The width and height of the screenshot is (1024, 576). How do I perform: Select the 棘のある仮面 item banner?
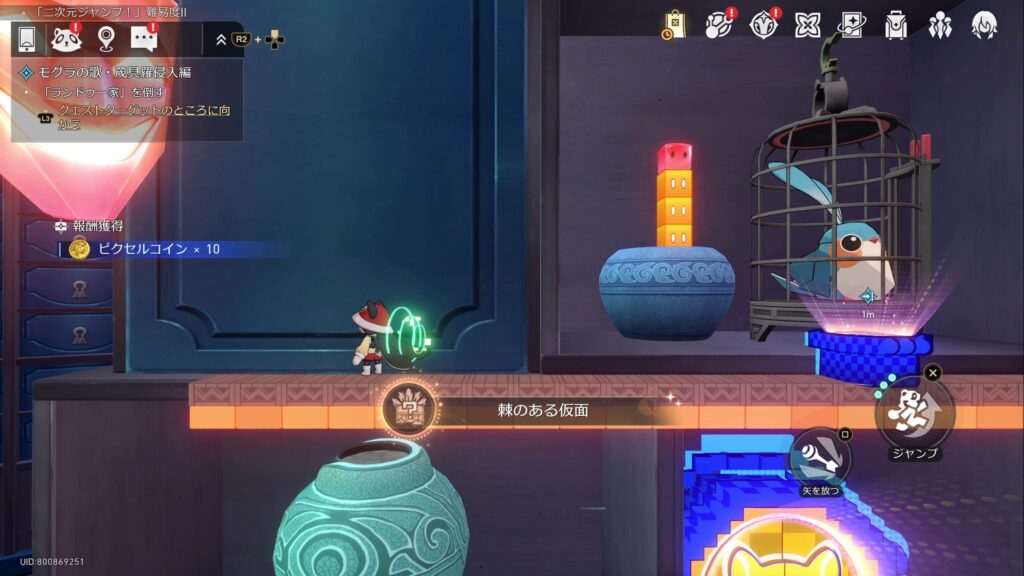[545, 410]
